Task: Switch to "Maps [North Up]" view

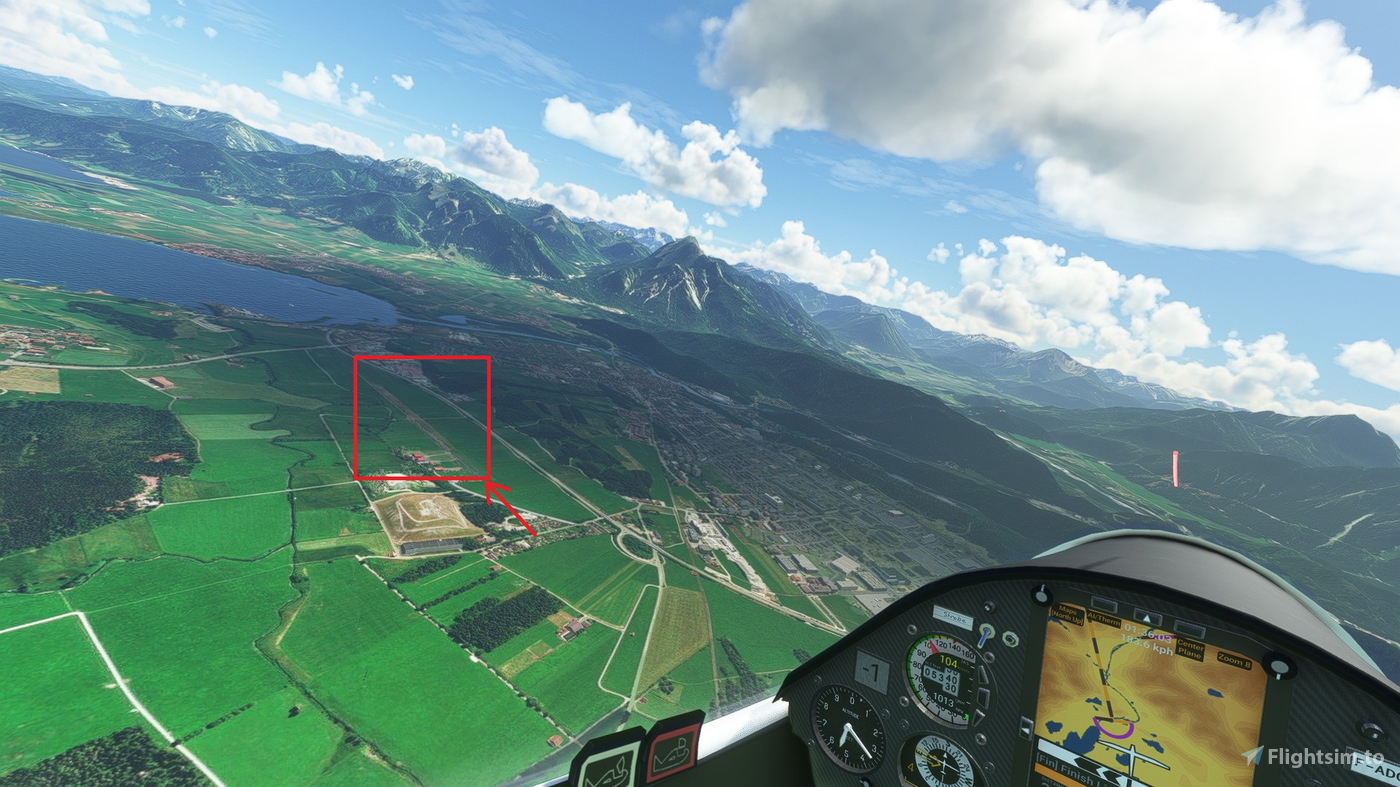Action: tap(1068, 614)
